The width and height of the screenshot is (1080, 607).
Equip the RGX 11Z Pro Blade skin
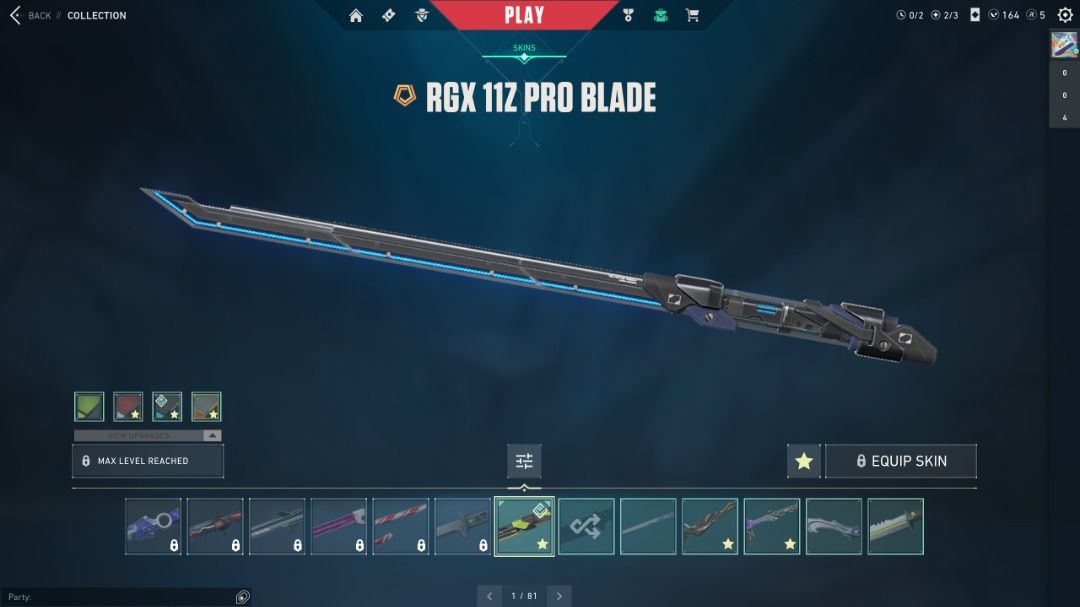900,461
